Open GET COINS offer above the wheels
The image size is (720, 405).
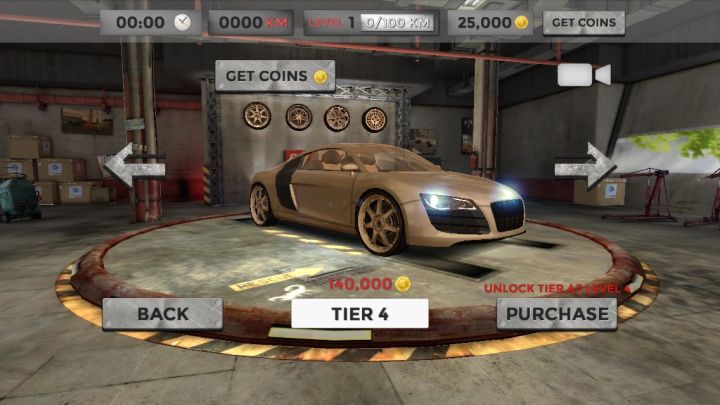tap(275, 76)
